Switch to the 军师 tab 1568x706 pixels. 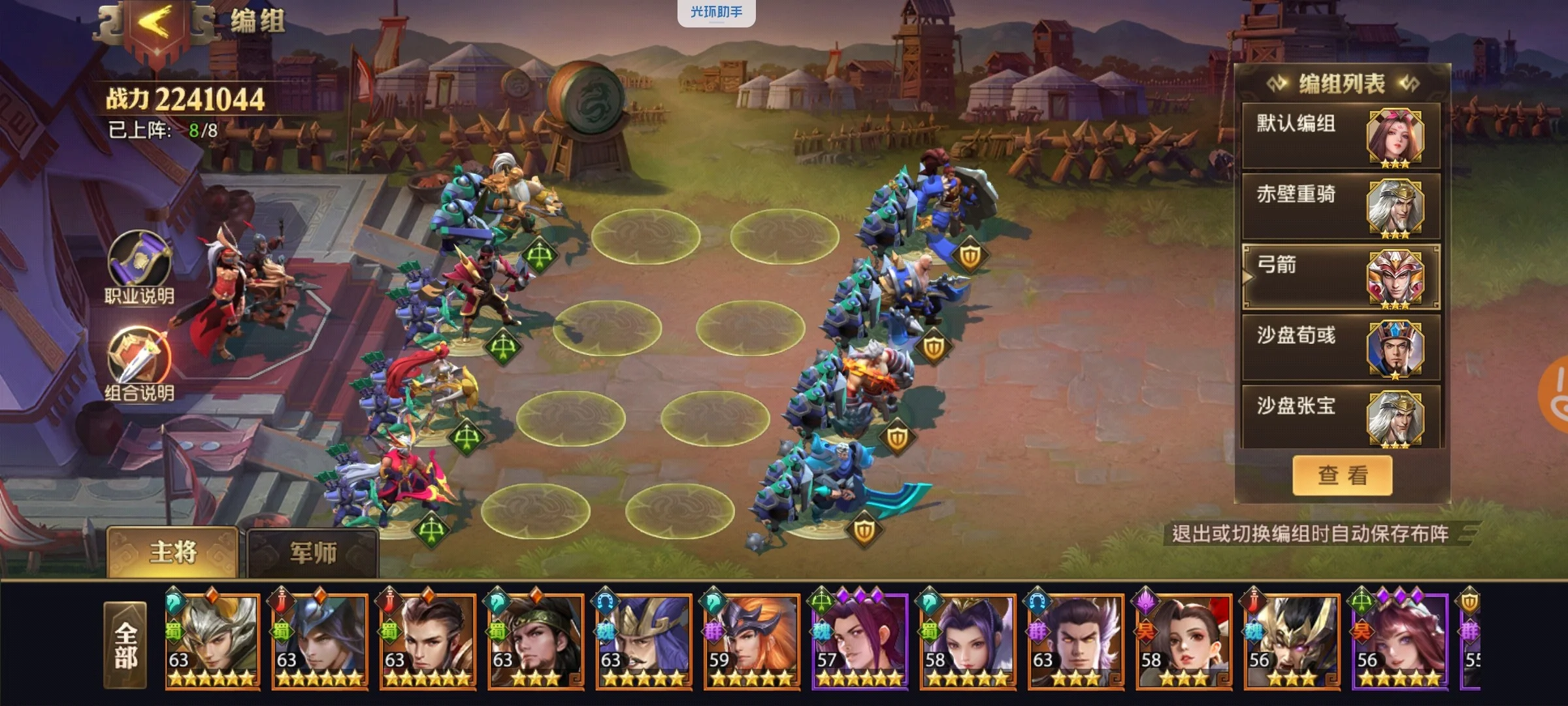pyautogui.click(x=313, y=554)
